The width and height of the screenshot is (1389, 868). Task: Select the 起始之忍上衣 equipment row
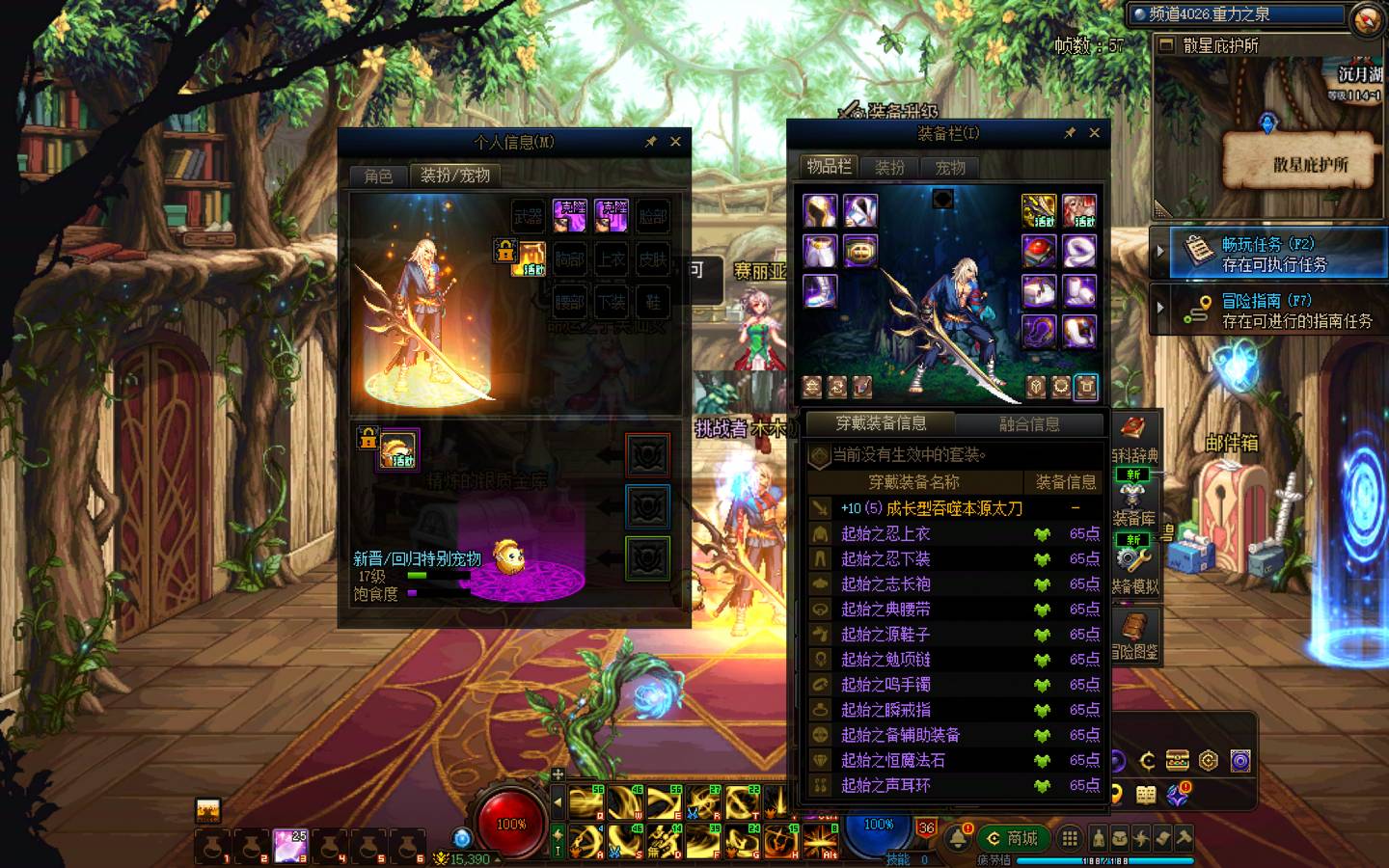pyautogui.click(x=955, y=533)
